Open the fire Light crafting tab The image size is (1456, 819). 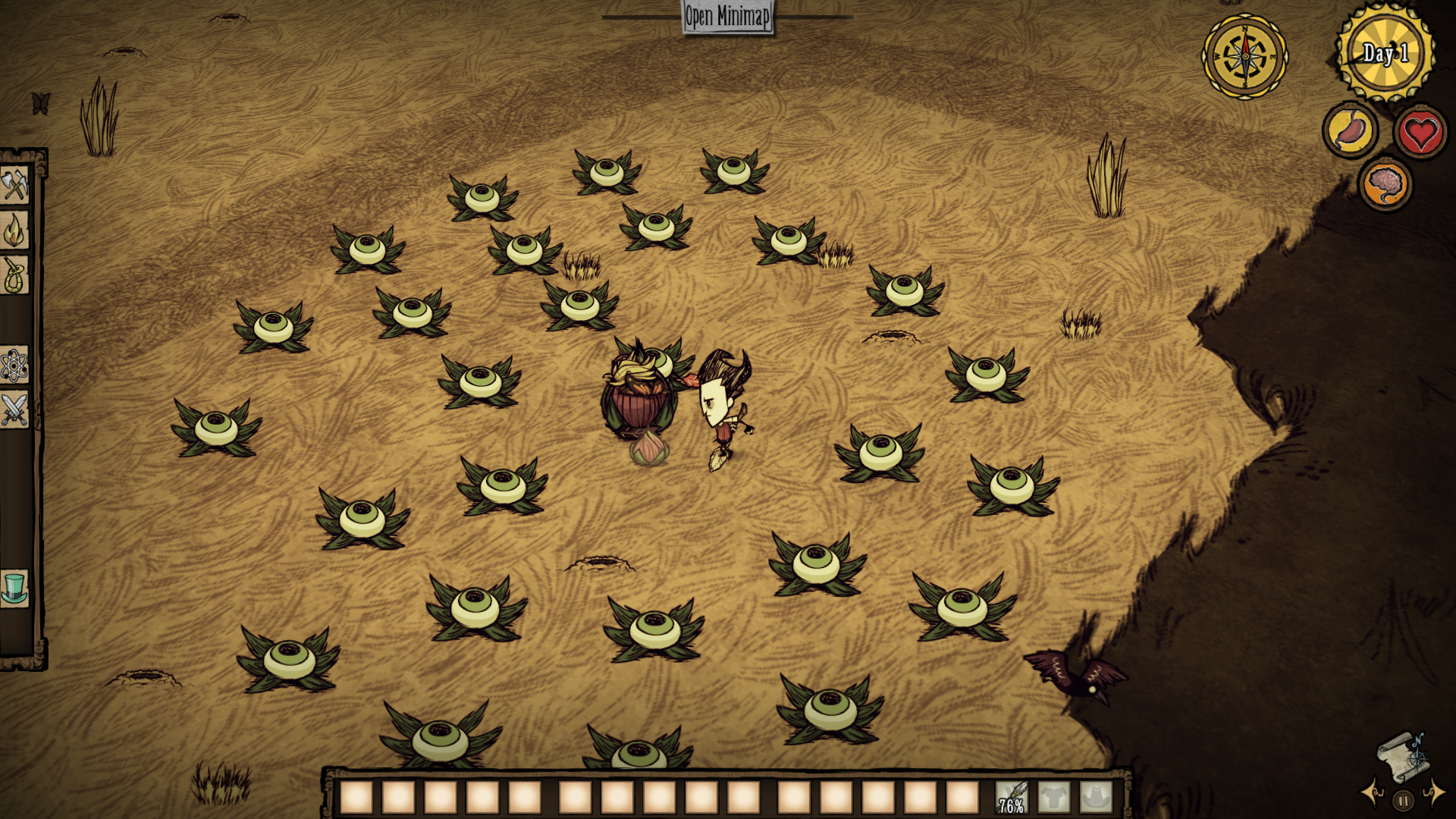(14, 230)
